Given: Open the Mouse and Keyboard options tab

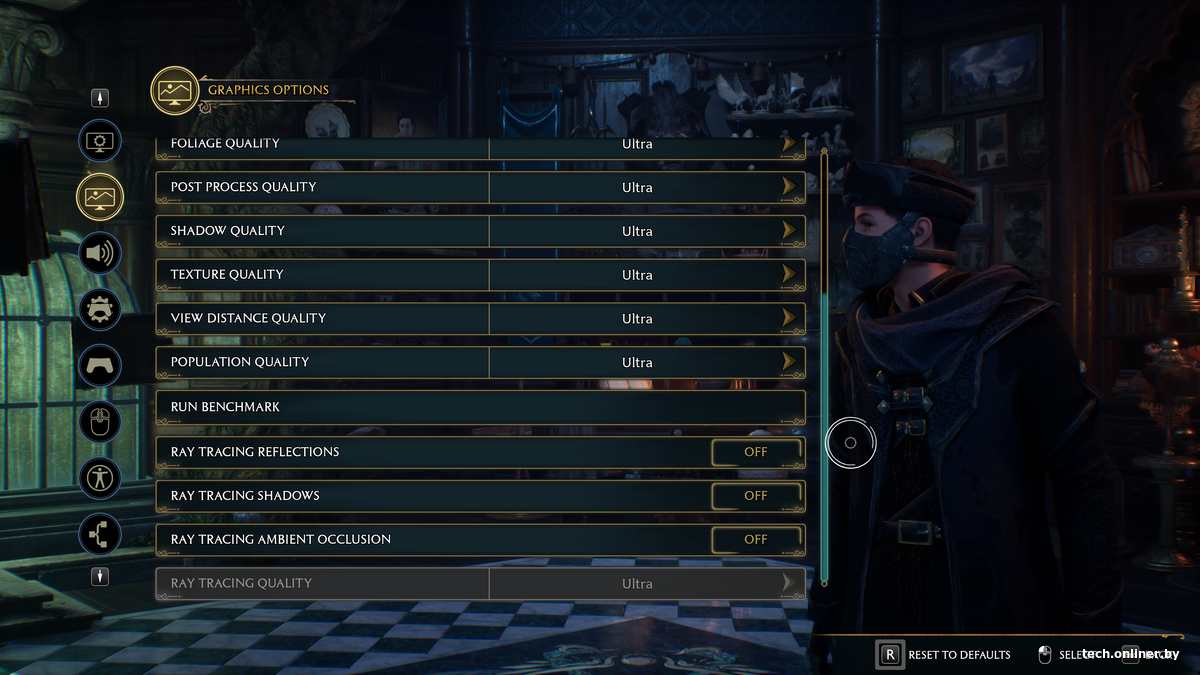Looking at the screenshot, I should pos(100,422).
